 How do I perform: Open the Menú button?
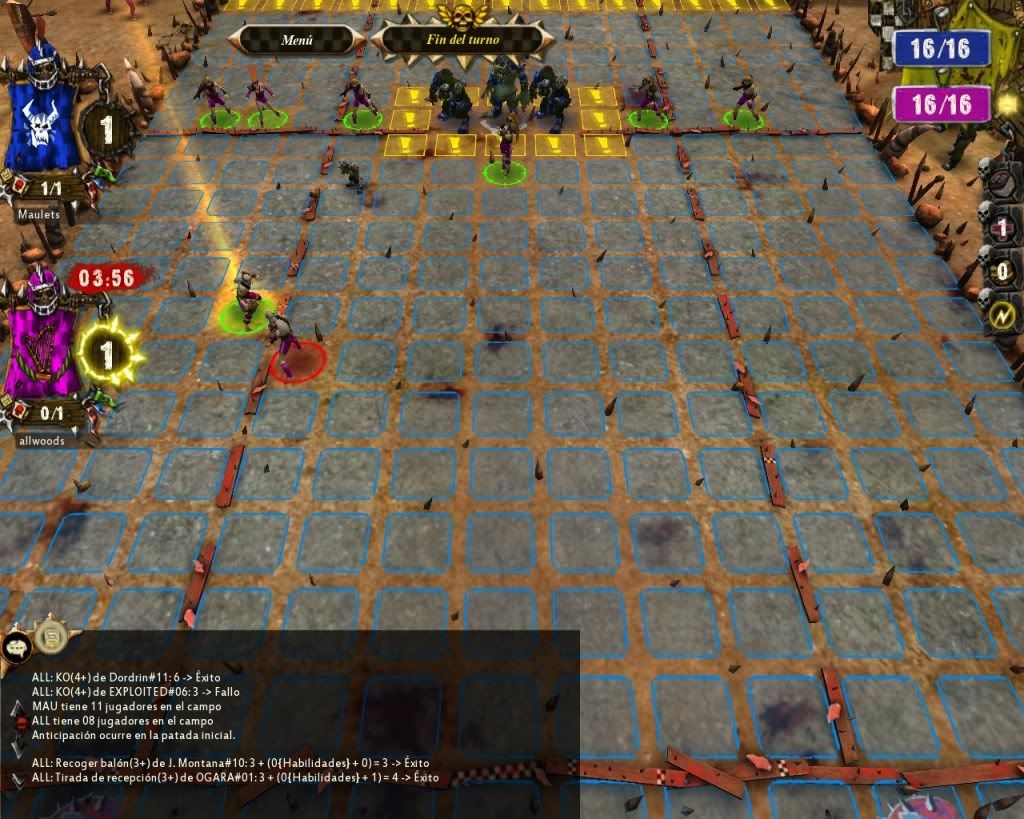(x=296, y=41)
